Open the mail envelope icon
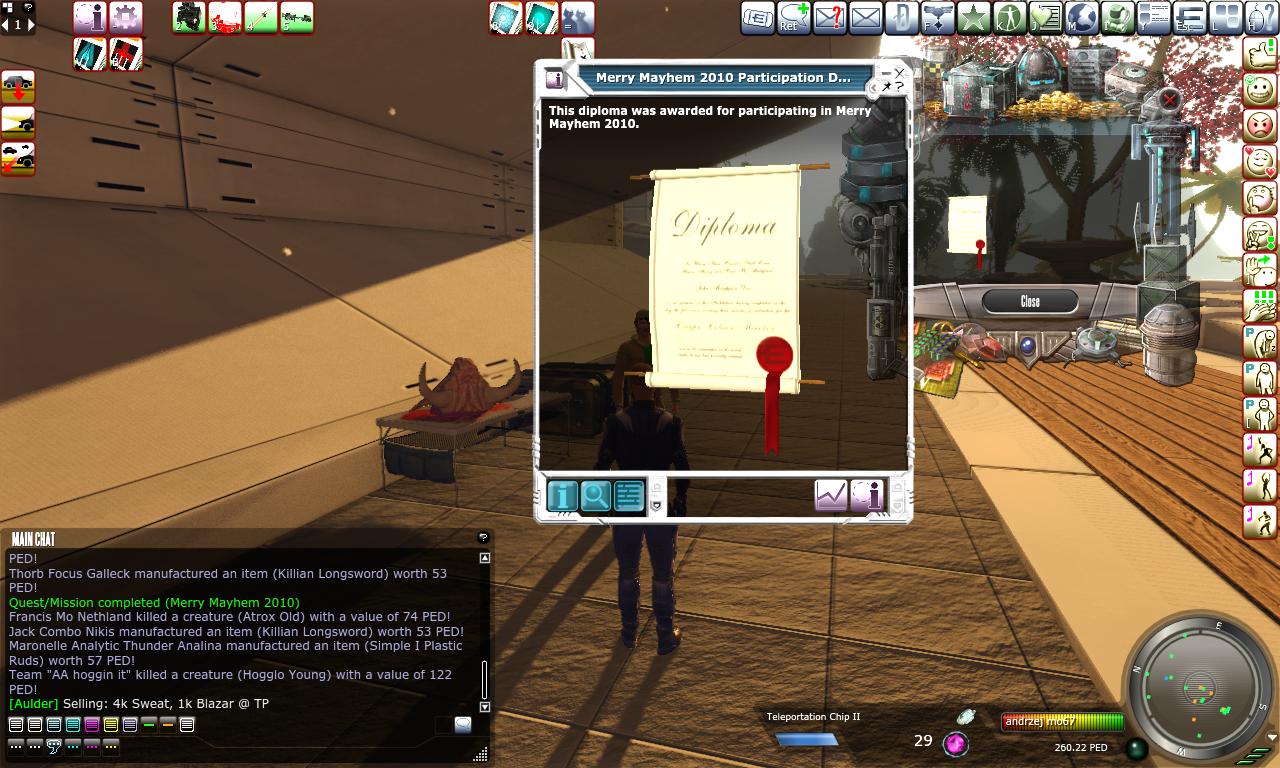The image size is (1280, 768). [x=866, y=18]
